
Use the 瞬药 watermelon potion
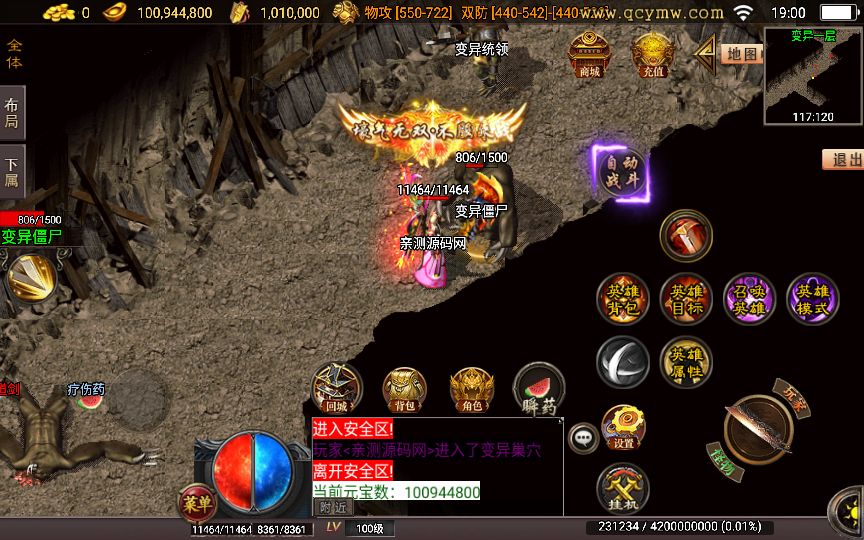tap(538, 390)
